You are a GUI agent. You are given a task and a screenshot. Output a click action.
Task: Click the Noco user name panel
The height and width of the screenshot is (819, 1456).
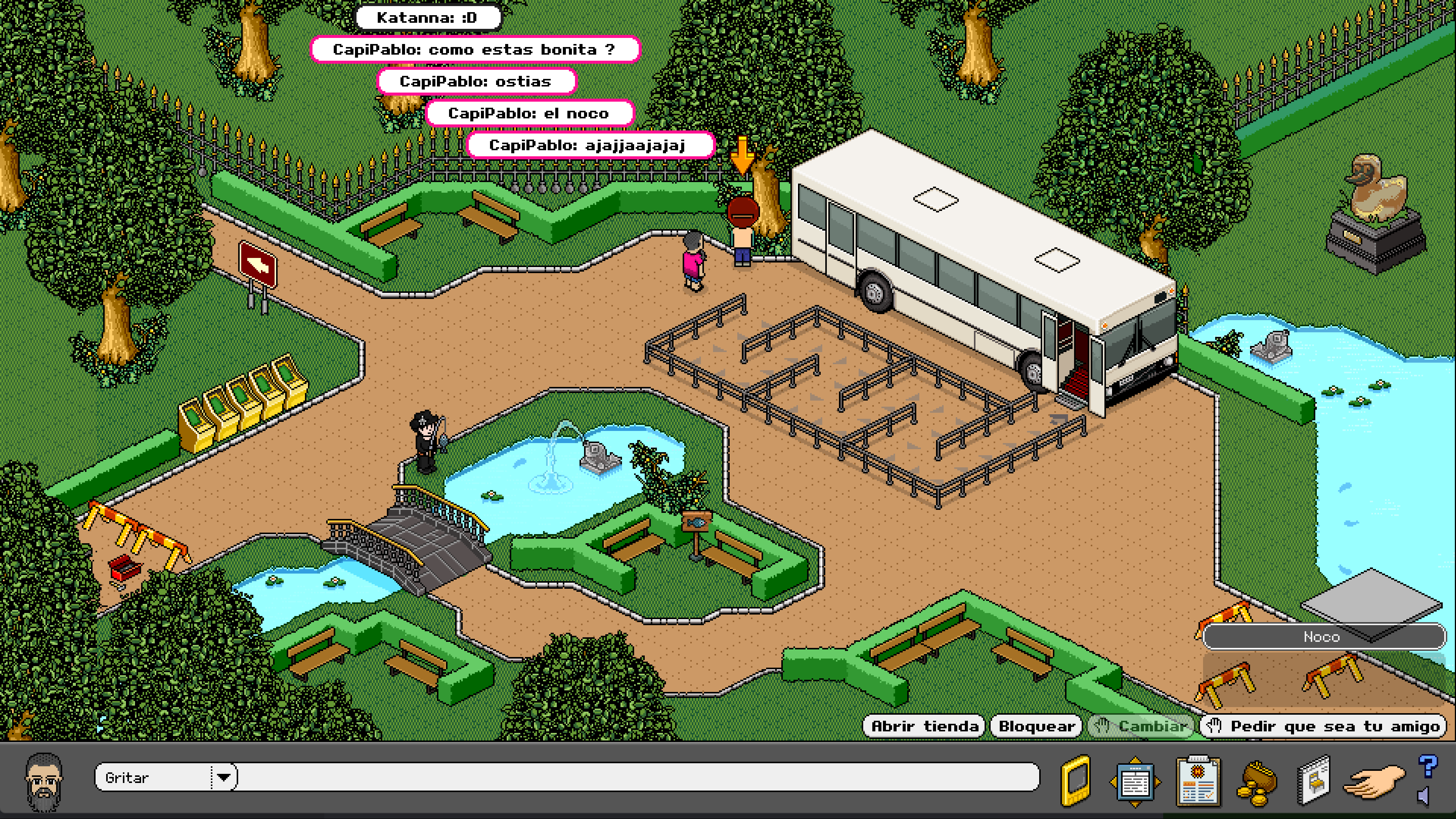1322,637
